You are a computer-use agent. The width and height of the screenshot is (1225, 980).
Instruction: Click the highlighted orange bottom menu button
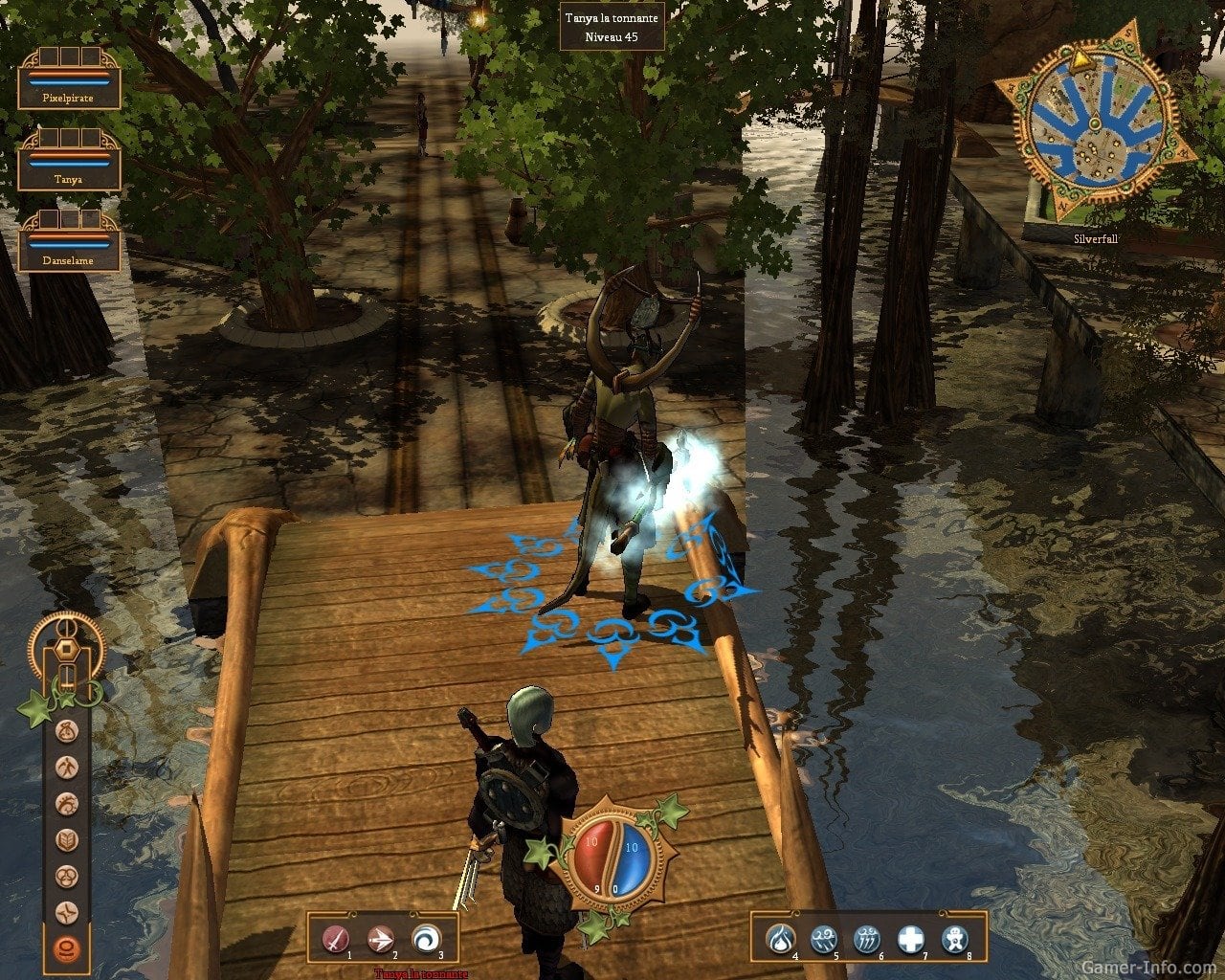point(67,947)
